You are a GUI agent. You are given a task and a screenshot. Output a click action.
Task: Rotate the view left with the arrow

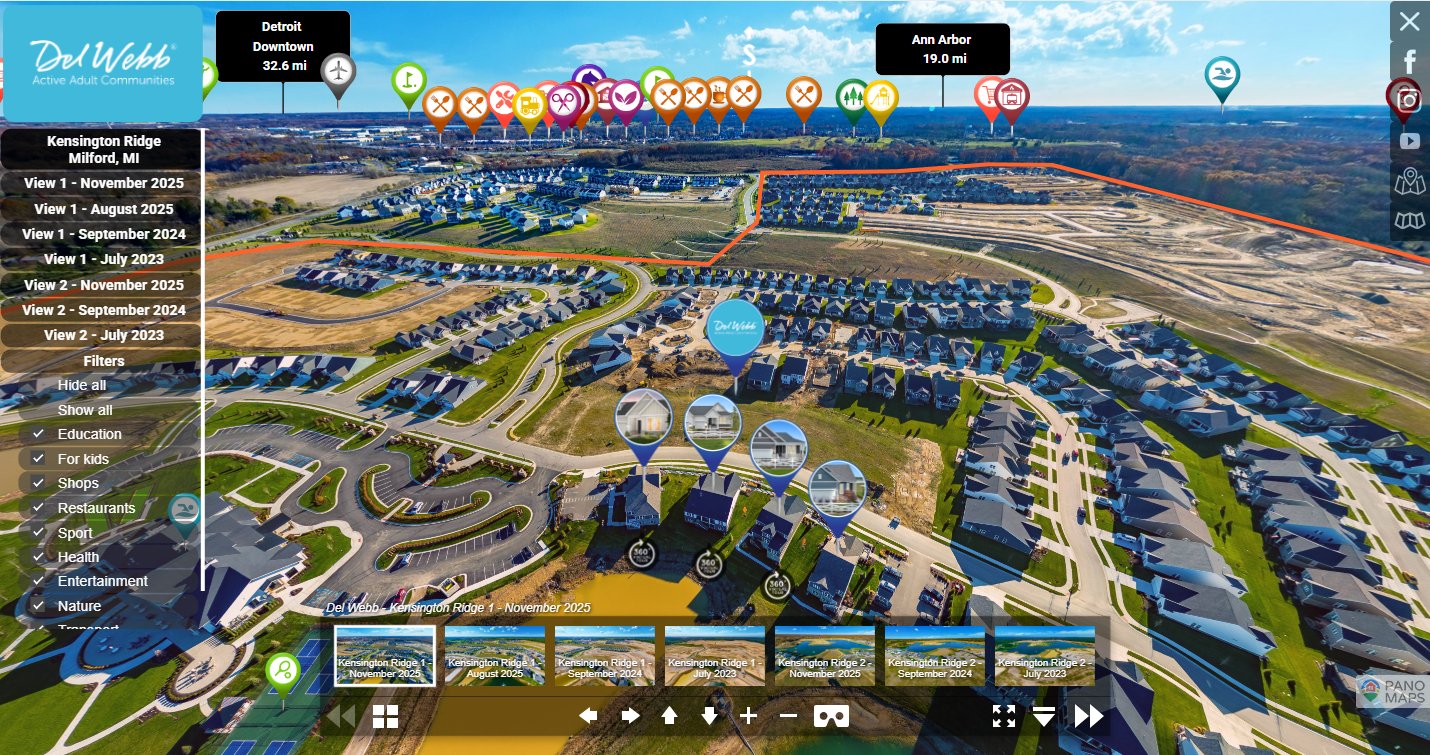pyautogui.click(x=588, y=716)
